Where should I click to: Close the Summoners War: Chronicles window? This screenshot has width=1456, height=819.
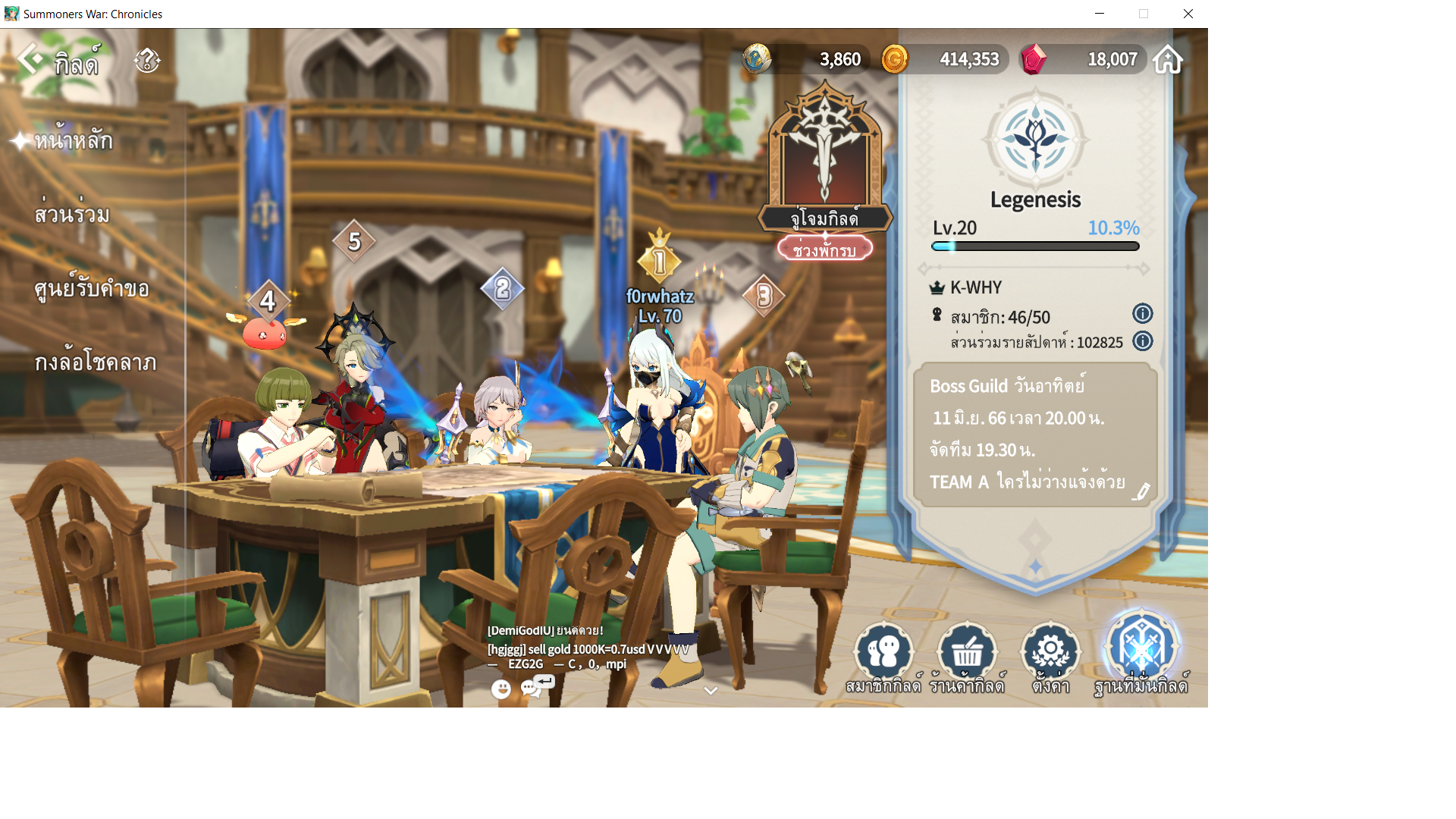[x=1188, y=14]
